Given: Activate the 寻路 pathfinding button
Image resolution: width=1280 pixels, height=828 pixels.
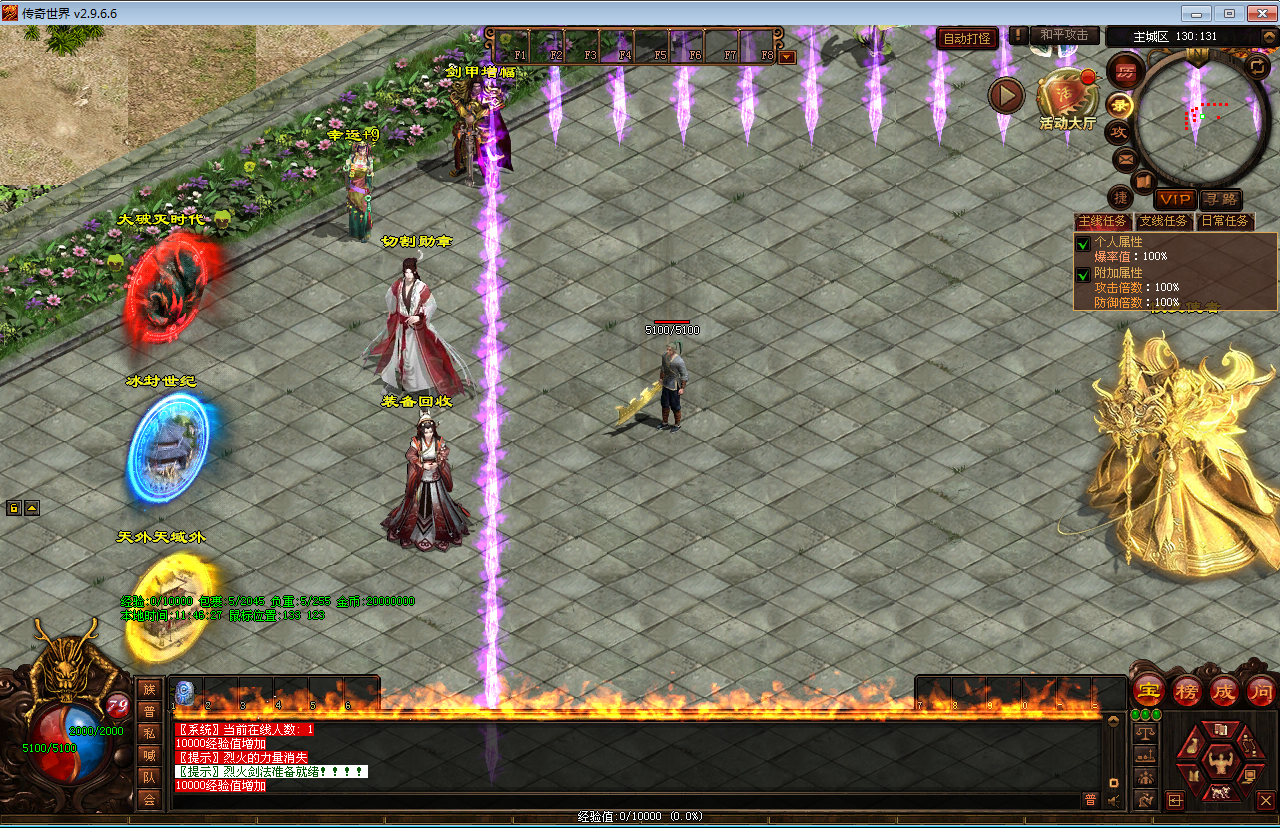Looking at the screenshot, I should [1220, 199].
